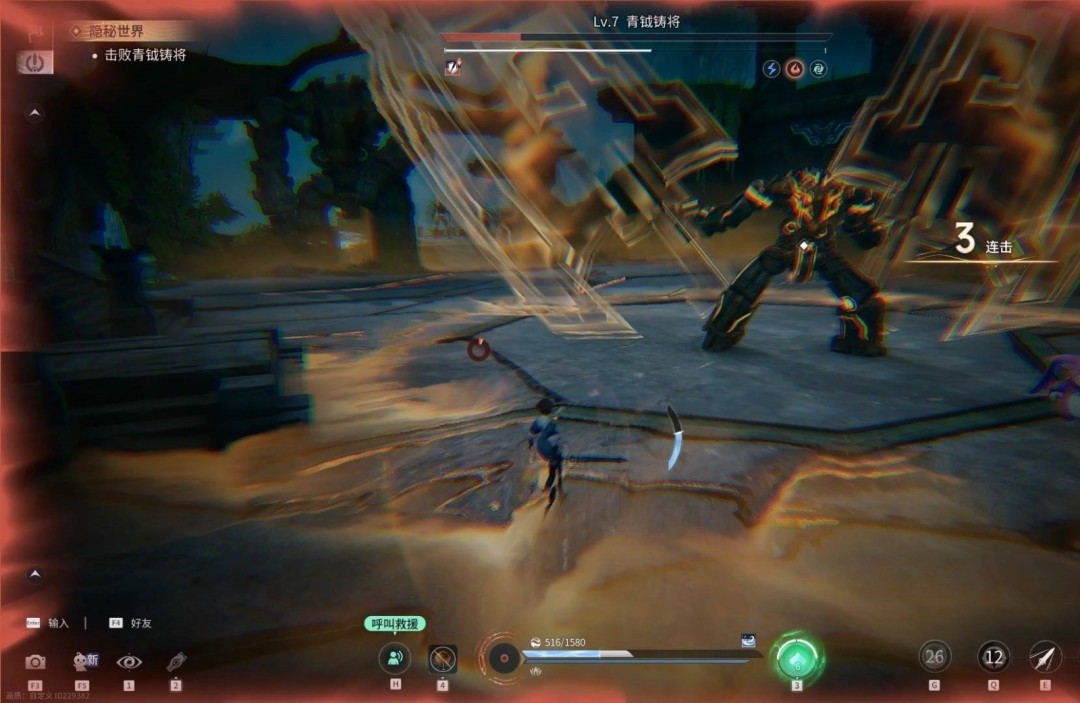This screenshot has height=703, width=1080.
Task: Click the power symbol button under the flag
Action: pos(35,62)
